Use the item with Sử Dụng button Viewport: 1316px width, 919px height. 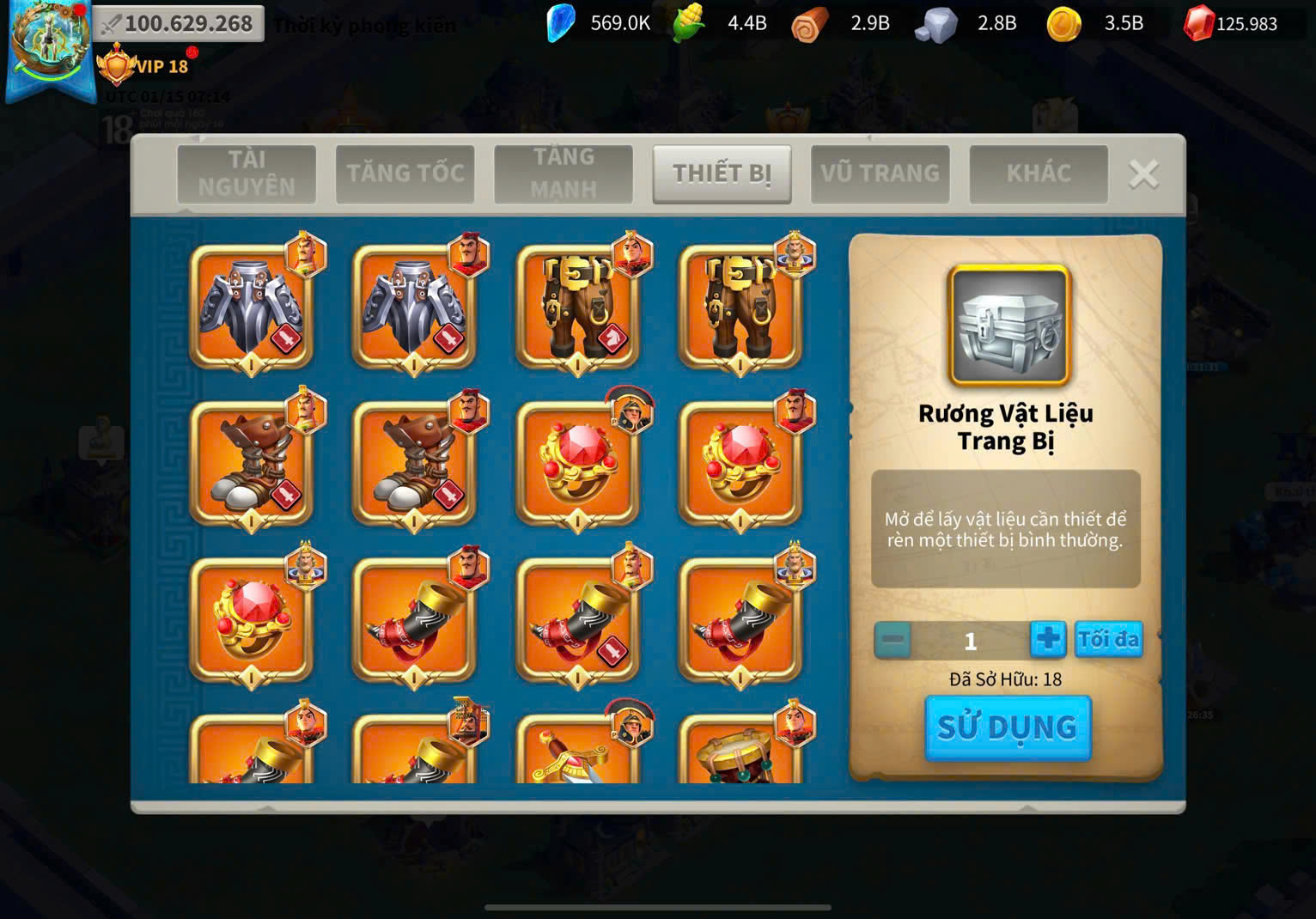(x=1007, y=727)
